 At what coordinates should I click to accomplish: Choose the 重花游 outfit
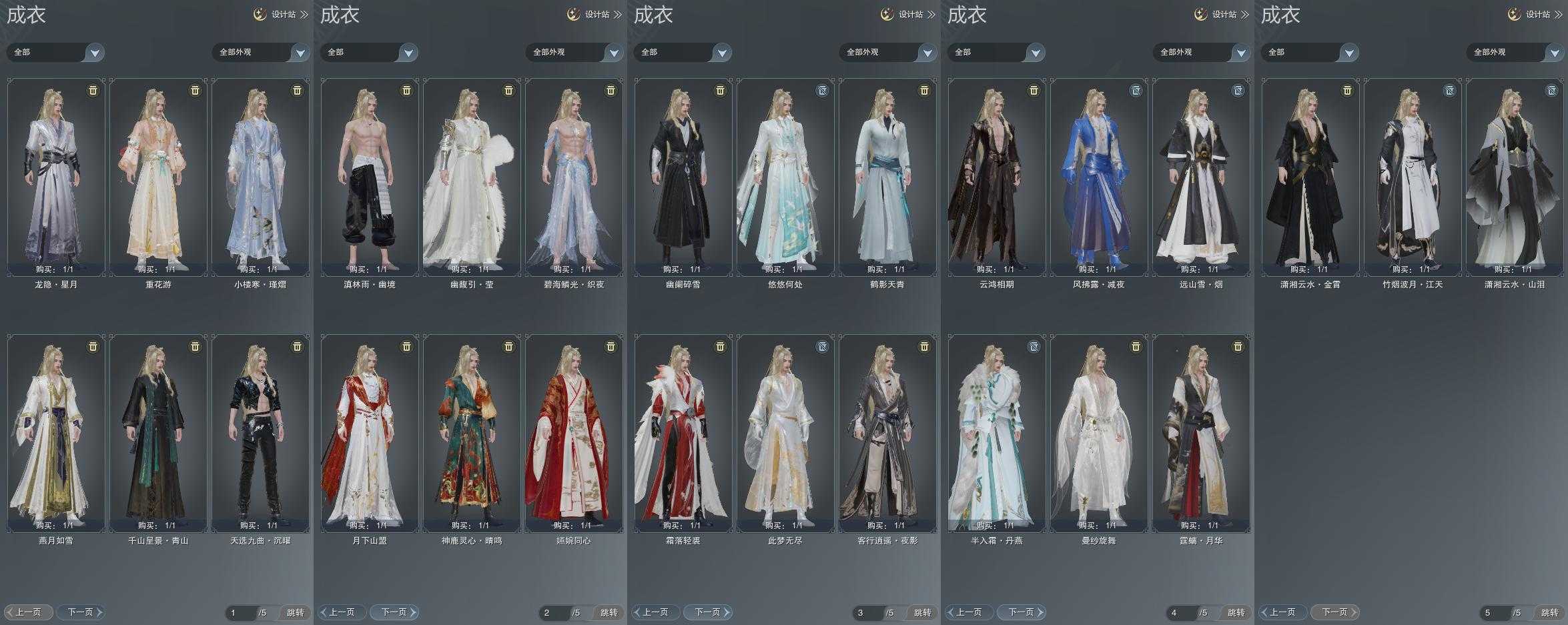(158, 177)
